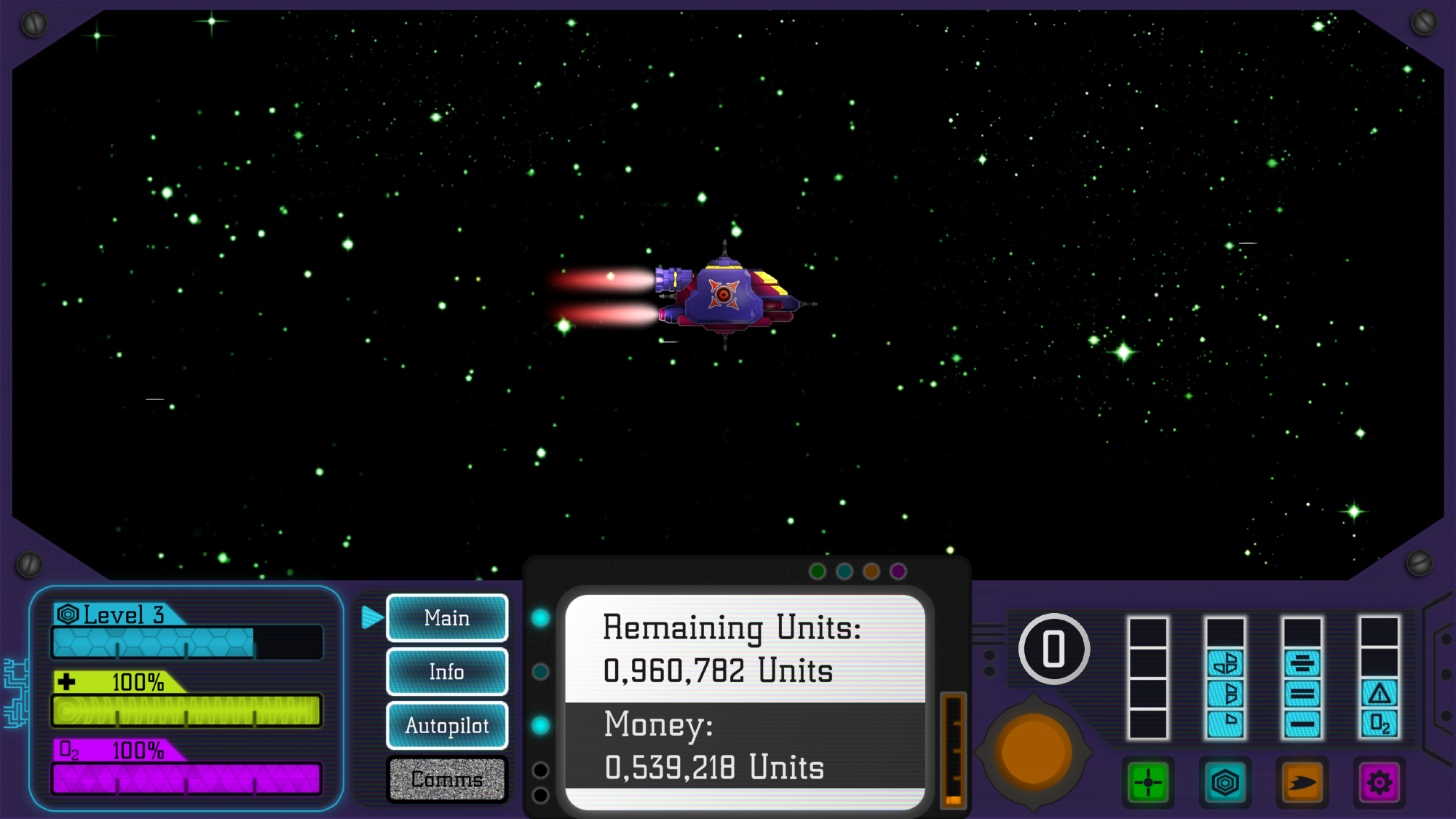
Task: Activate the teal hexagon shield button
Action: point(1225,783)
